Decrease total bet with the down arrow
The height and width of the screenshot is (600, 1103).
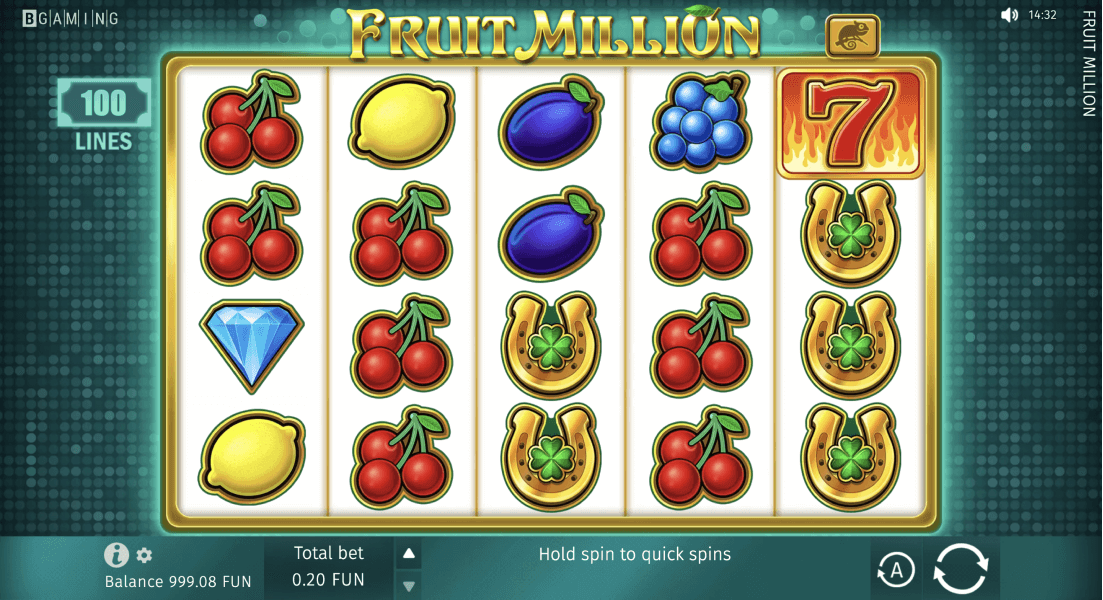pos(408,585)
